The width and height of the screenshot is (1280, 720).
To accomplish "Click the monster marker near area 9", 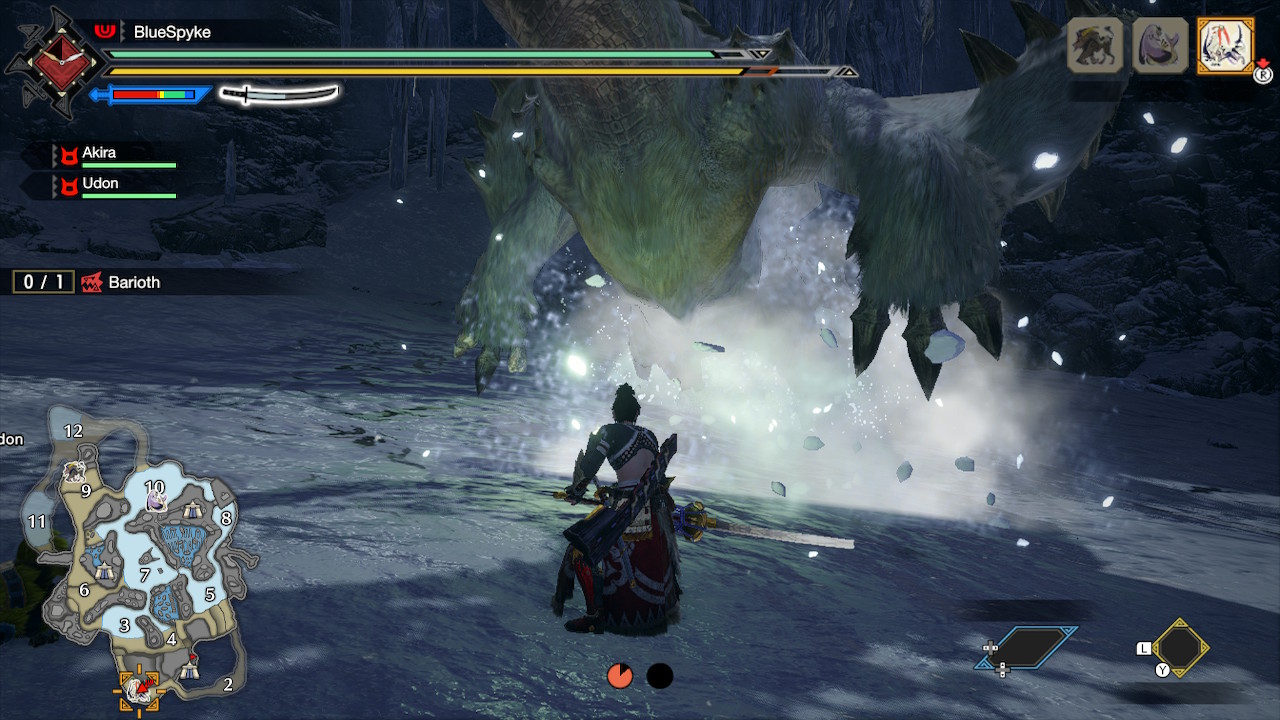I will (73, 471).
